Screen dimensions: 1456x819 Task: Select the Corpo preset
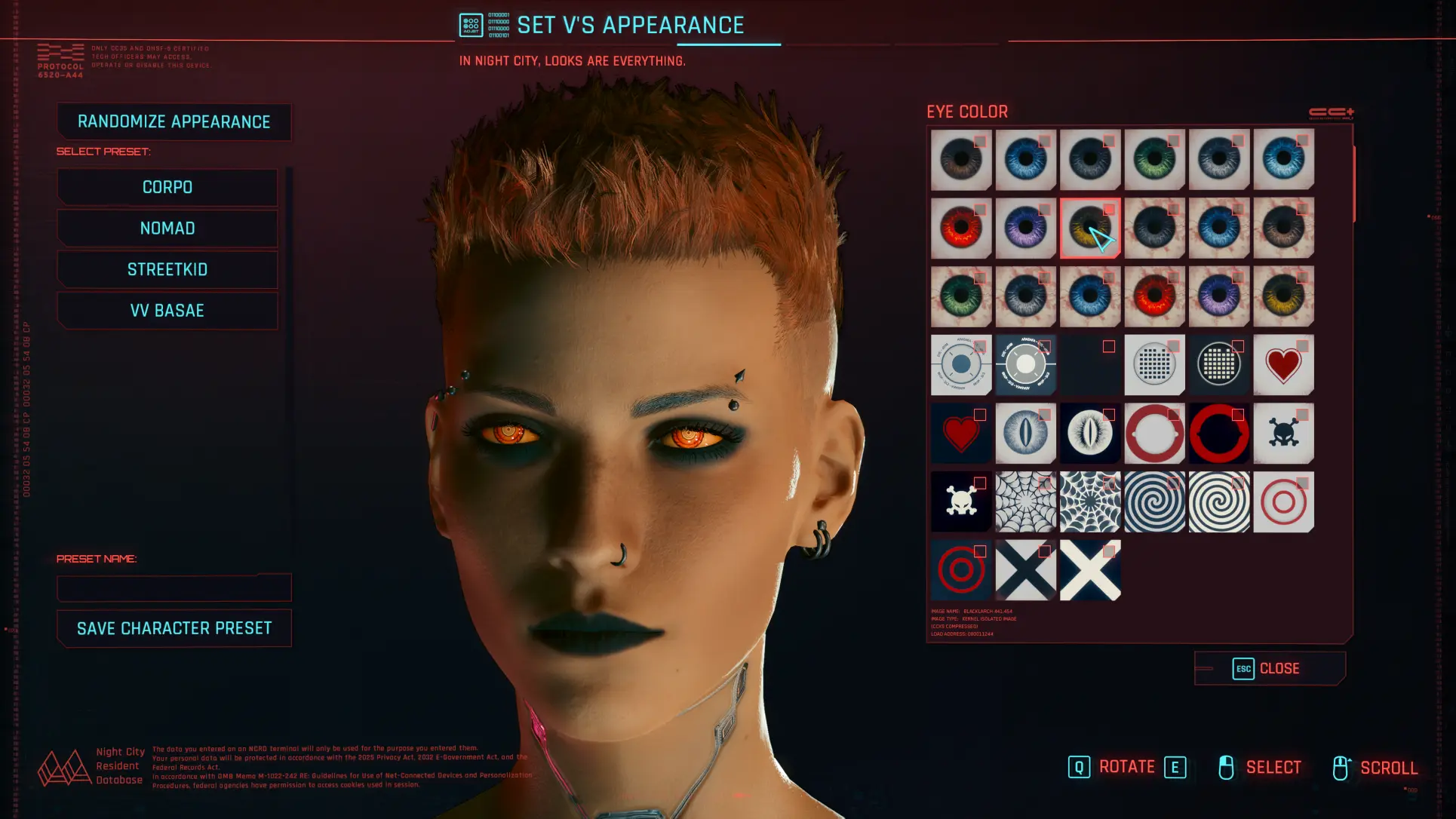pyautogui.click(x=167, y=187)
